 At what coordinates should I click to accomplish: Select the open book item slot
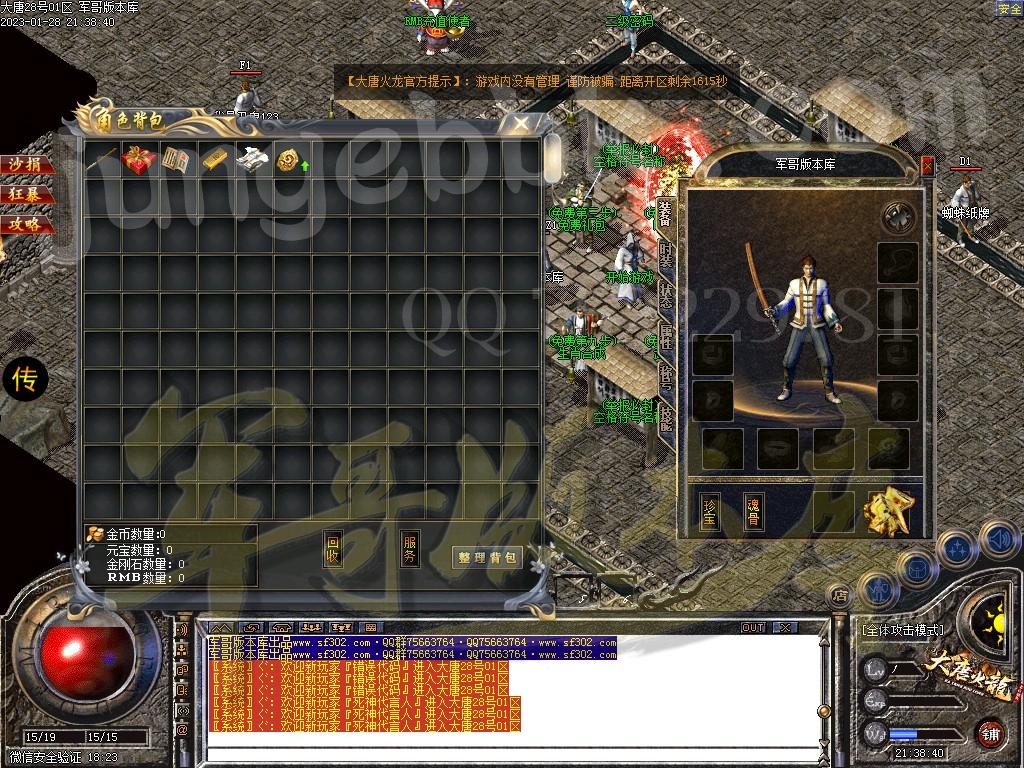point(177,160)
